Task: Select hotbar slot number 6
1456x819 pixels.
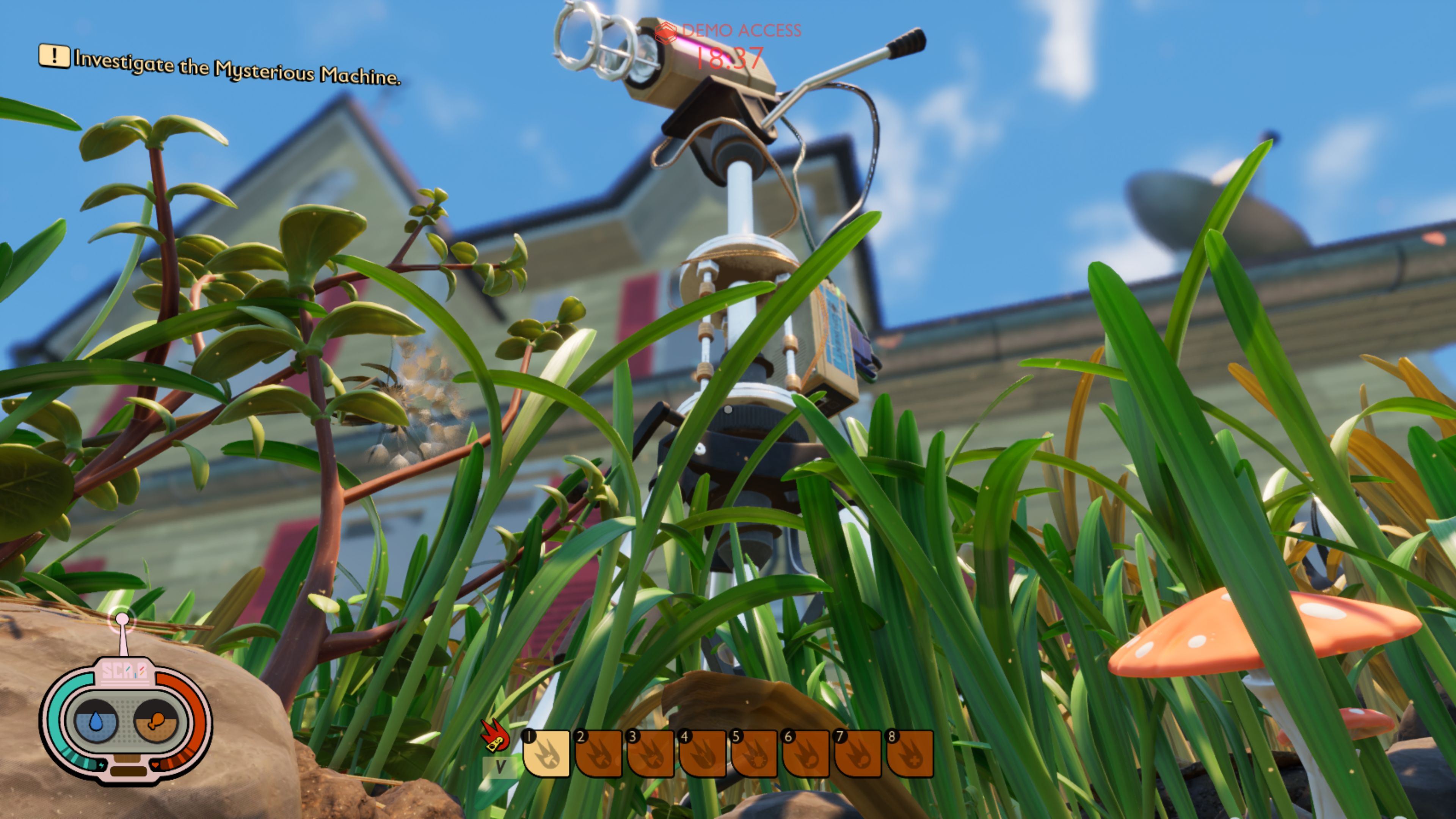Action: [x=806, y=753]
